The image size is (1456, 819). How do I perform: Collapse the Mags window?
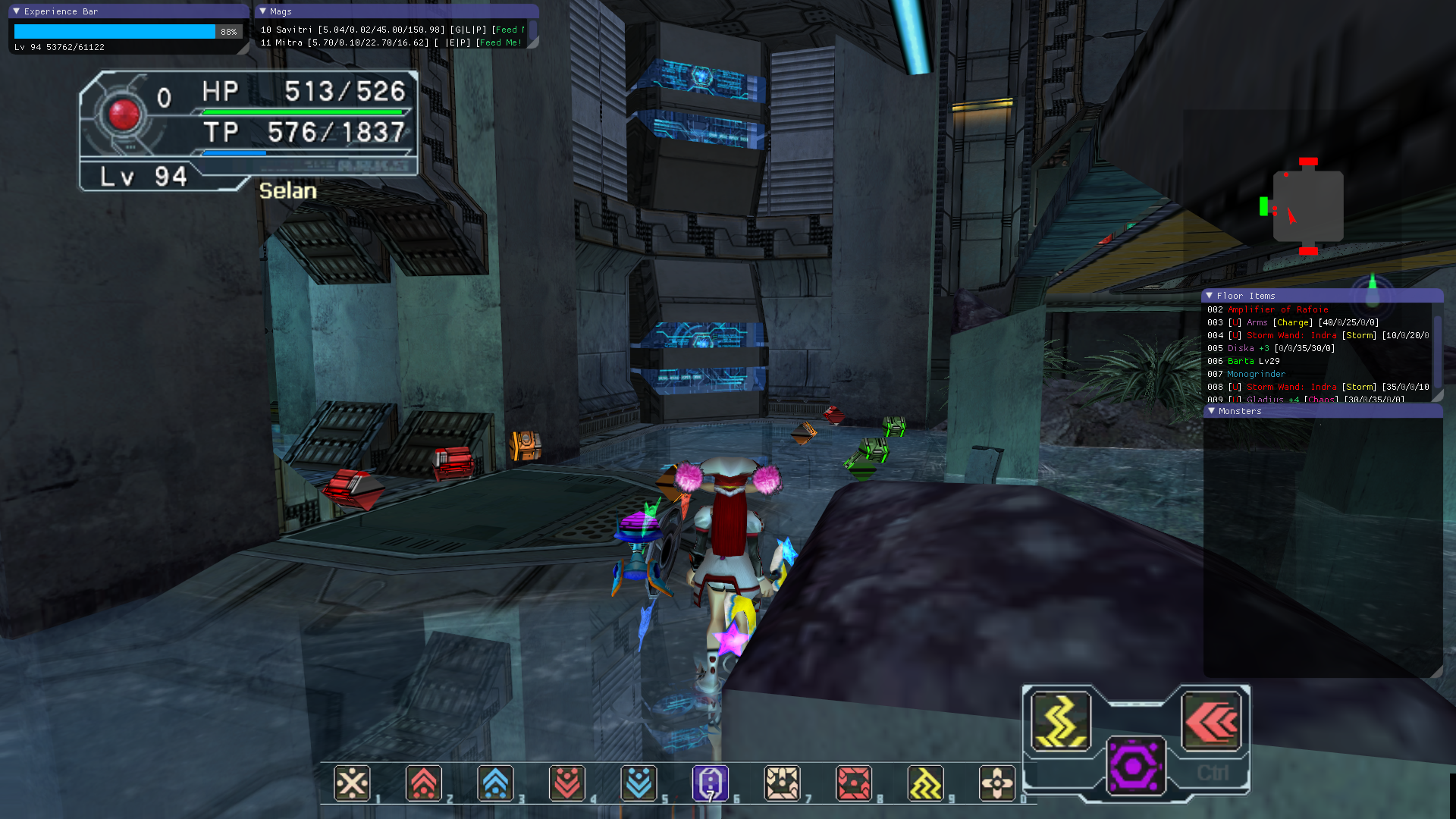(x=263, y=11)
